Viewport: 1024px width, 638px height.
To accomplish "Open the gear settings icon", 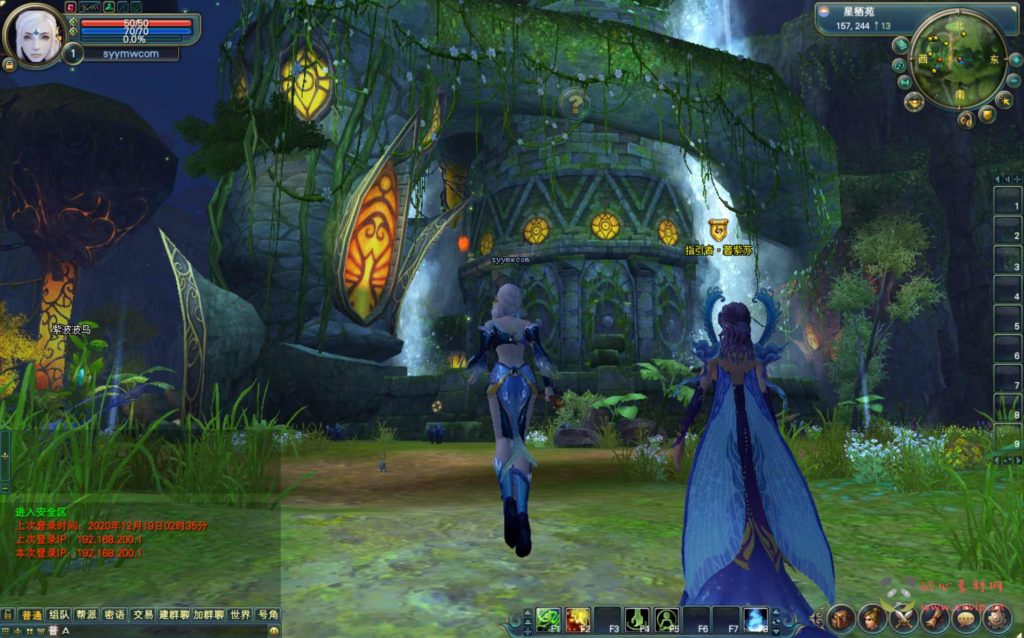I will tap(996, 618).
